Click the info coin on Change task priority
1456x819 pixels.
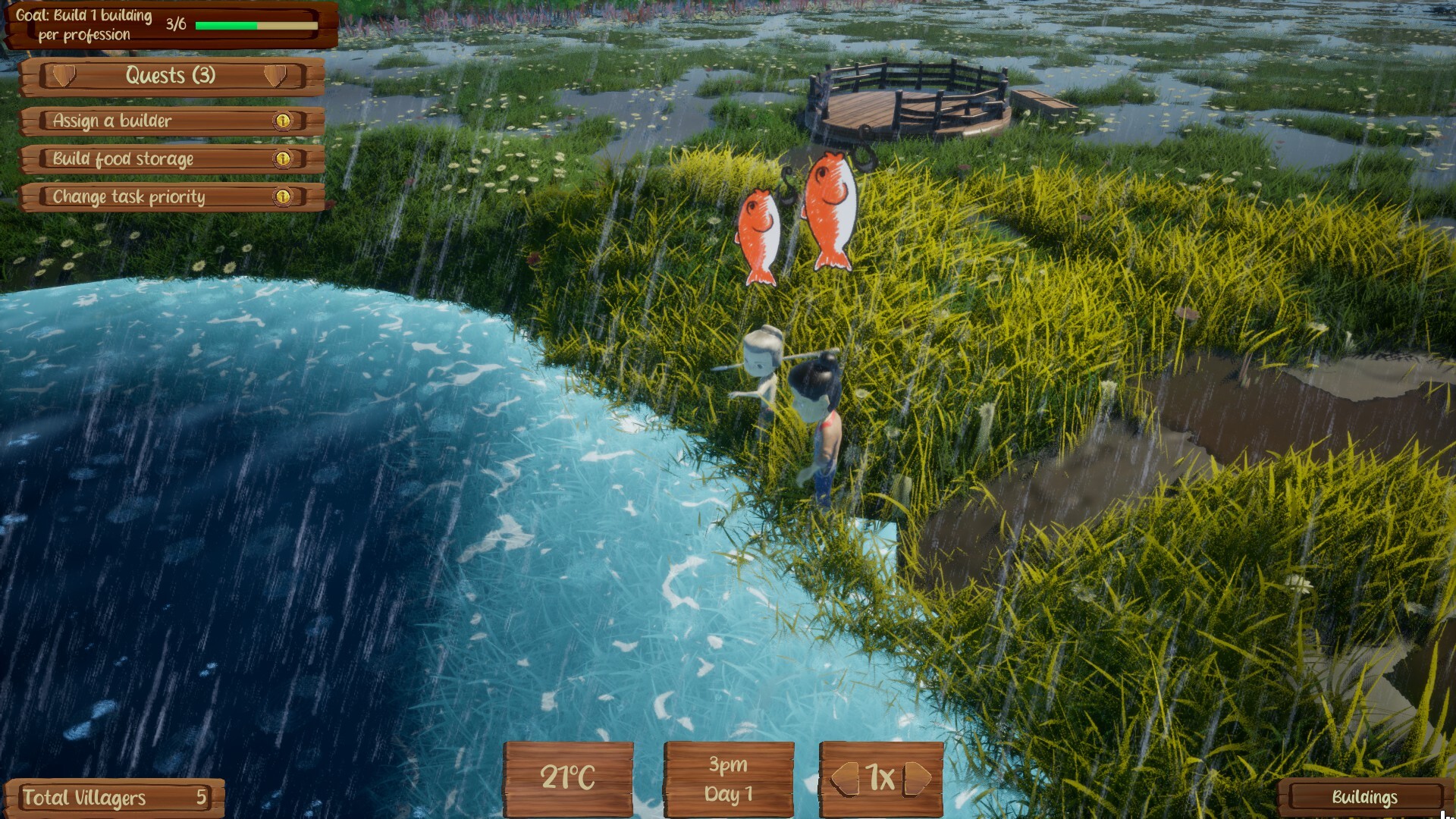click(284, 197)
